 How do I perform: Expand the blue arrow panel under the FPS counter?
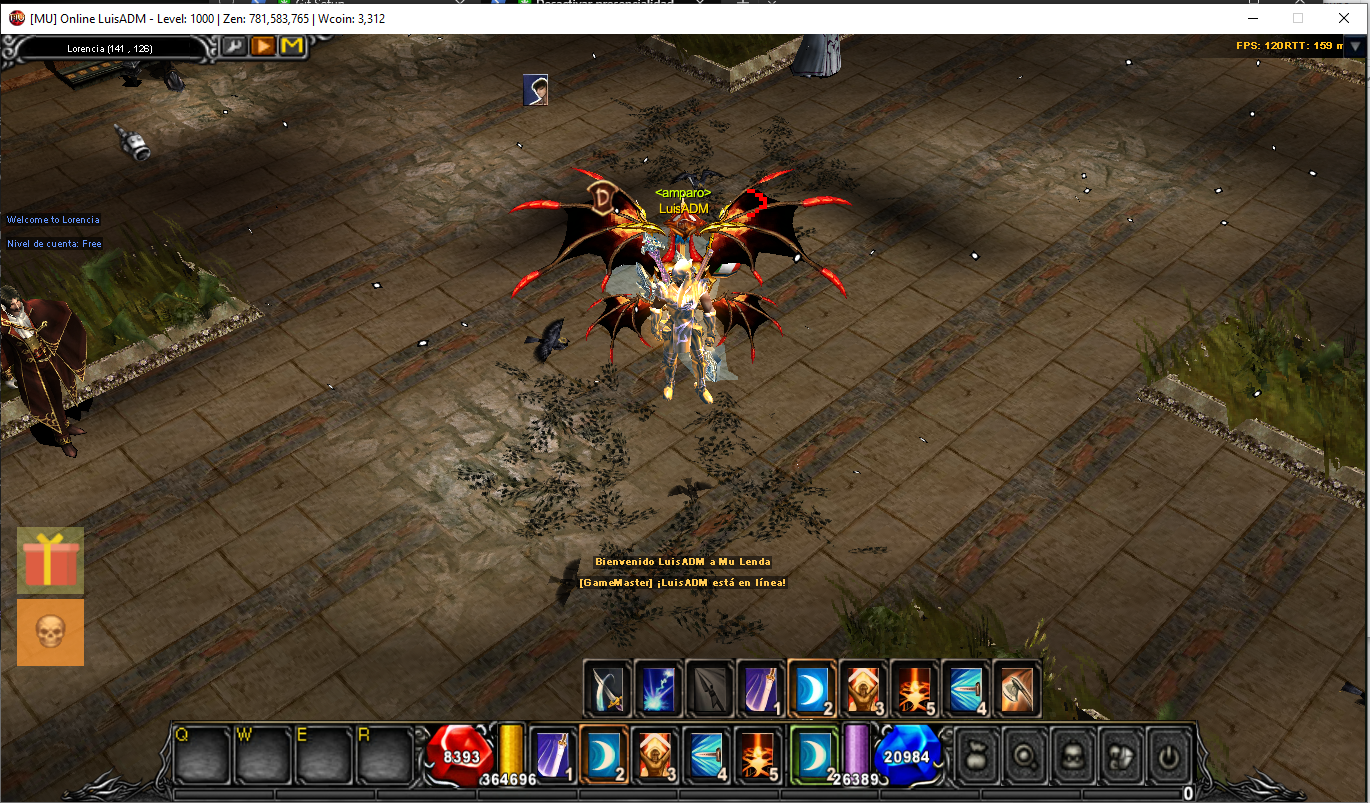[1357, 45]
